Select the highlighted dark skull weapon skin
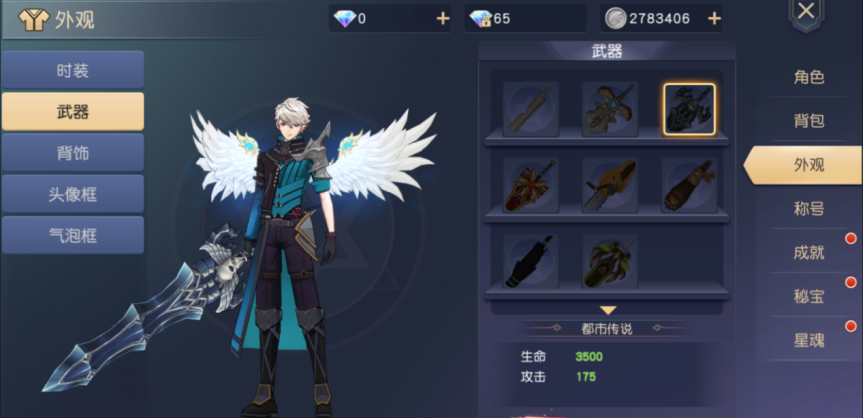 click(689, 109)
